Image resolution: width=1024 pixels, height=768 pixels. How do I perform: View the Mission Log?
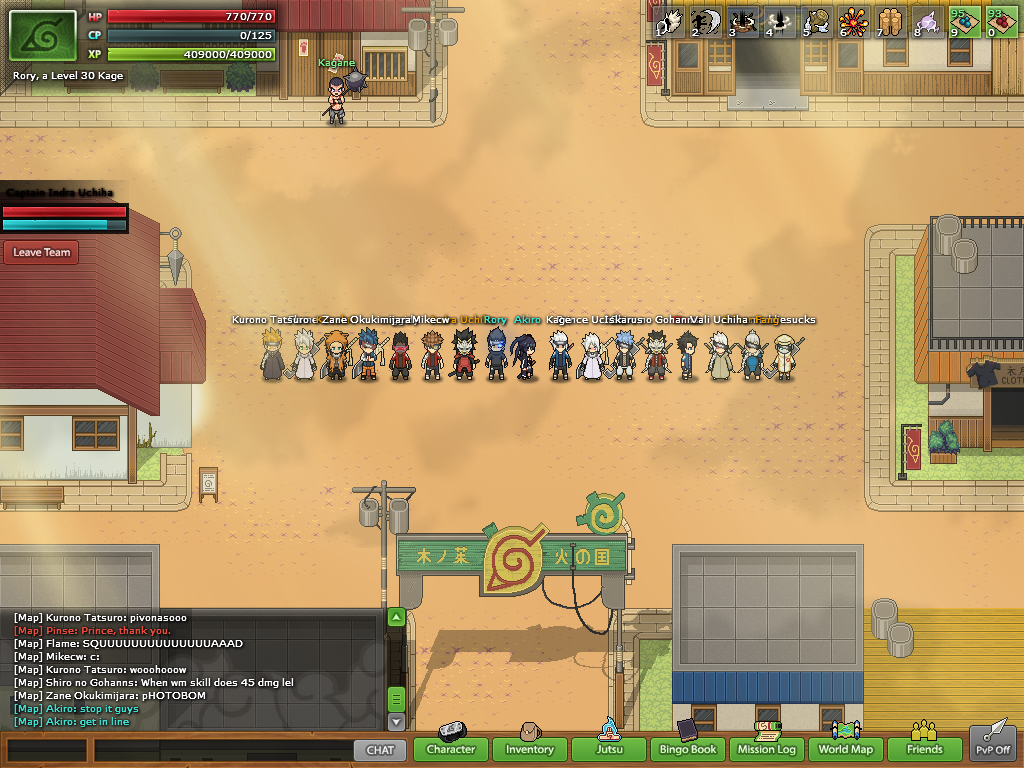(x=767, y=749)
